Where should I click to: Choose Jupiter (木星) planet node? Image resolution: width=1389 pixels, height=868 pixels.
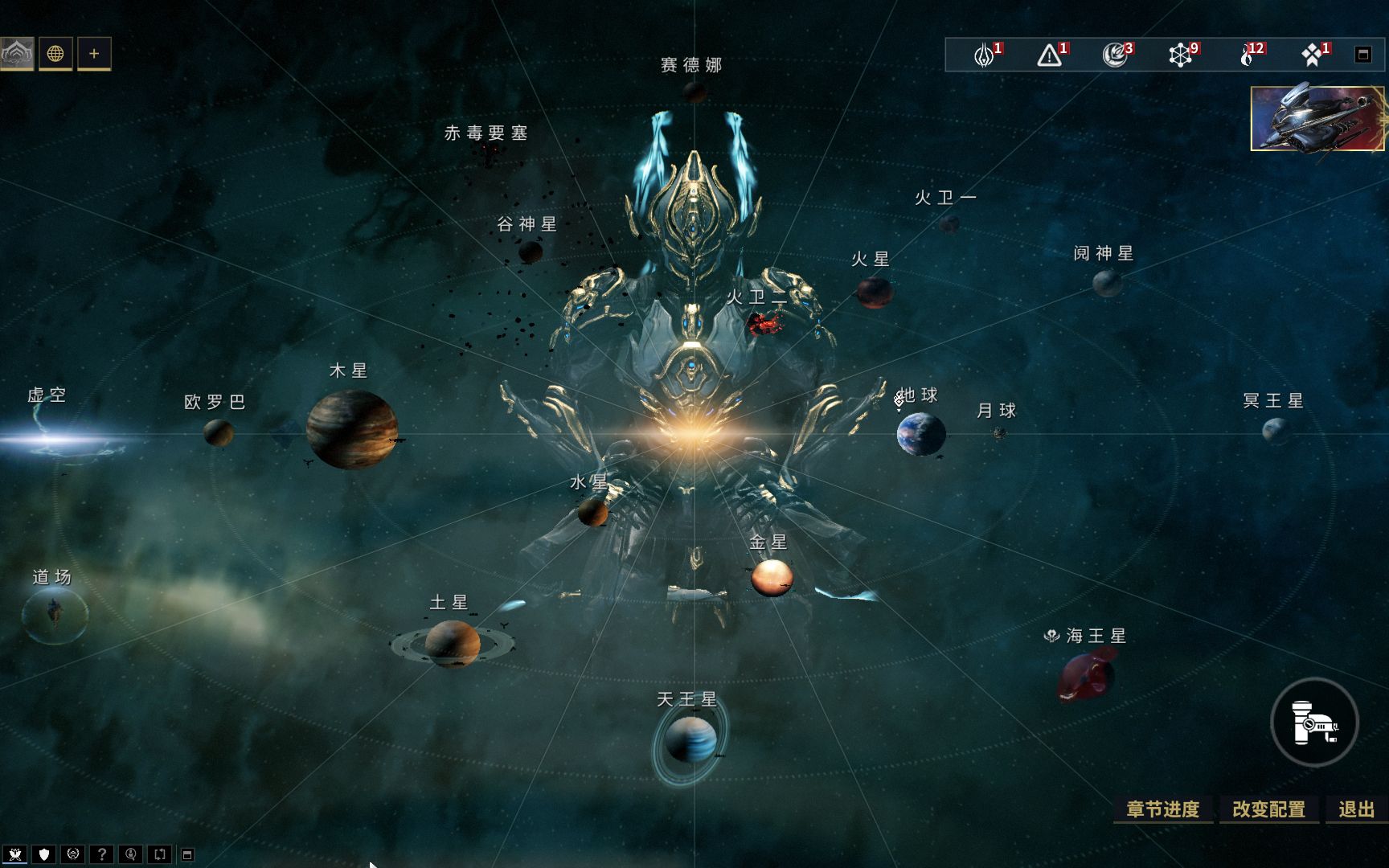(x=351, y=429)
